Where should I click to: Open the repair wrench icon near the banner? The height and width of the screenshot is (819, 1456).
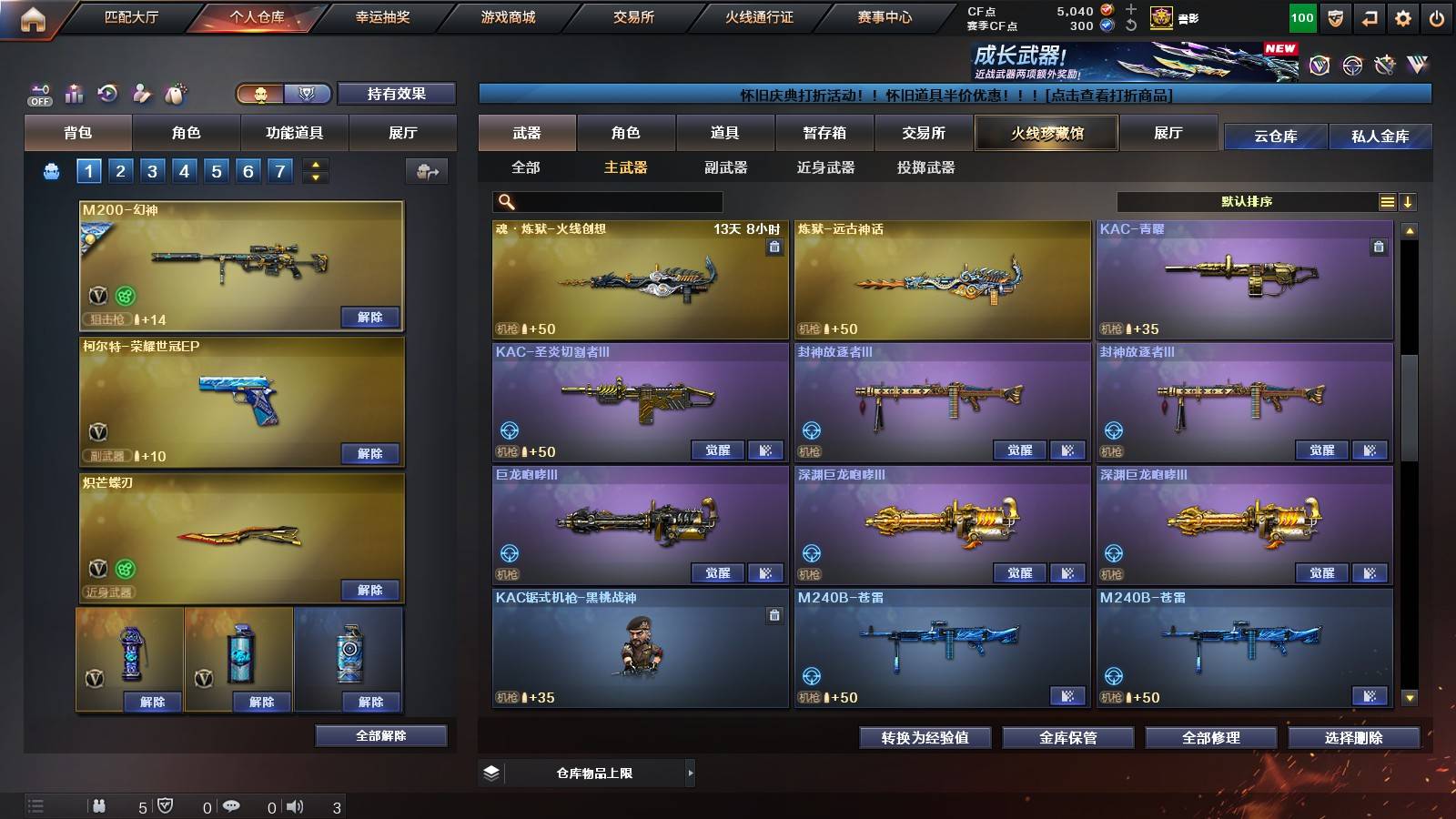coord(1384,65)
